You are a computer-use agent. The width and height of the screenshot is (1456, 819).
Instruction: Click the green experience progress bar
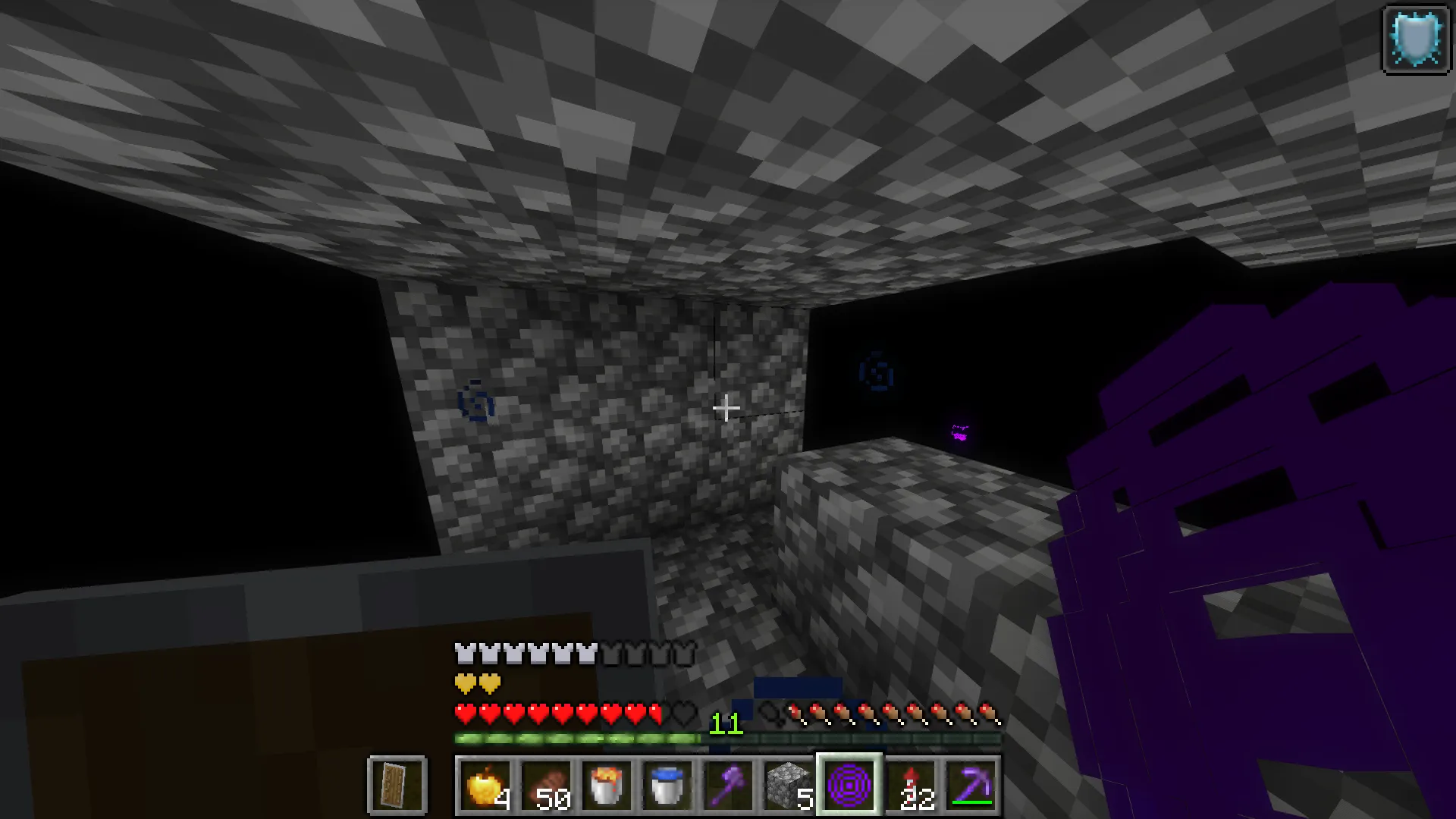pyautogui.click(x=576, y=736)
